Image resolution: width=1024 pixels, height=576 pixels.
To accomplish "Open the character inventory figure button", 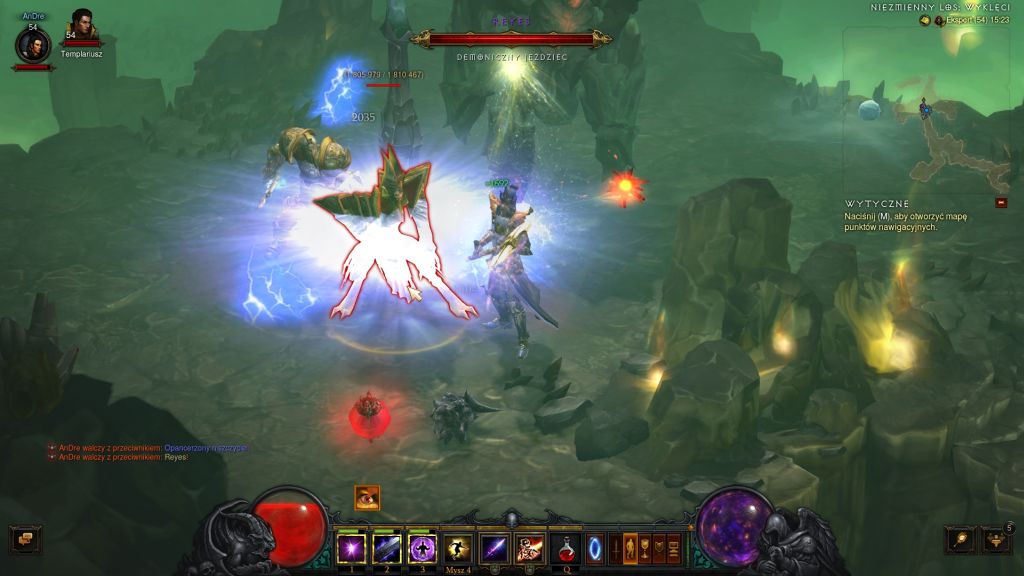I will 630,548.
